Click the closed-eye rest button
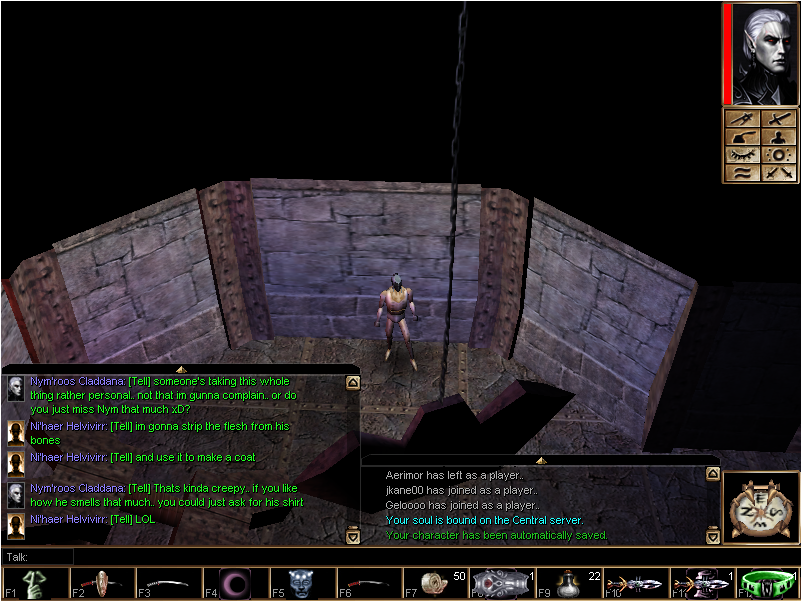Screen dimensions: 802x602 click(x=740, y=155)
